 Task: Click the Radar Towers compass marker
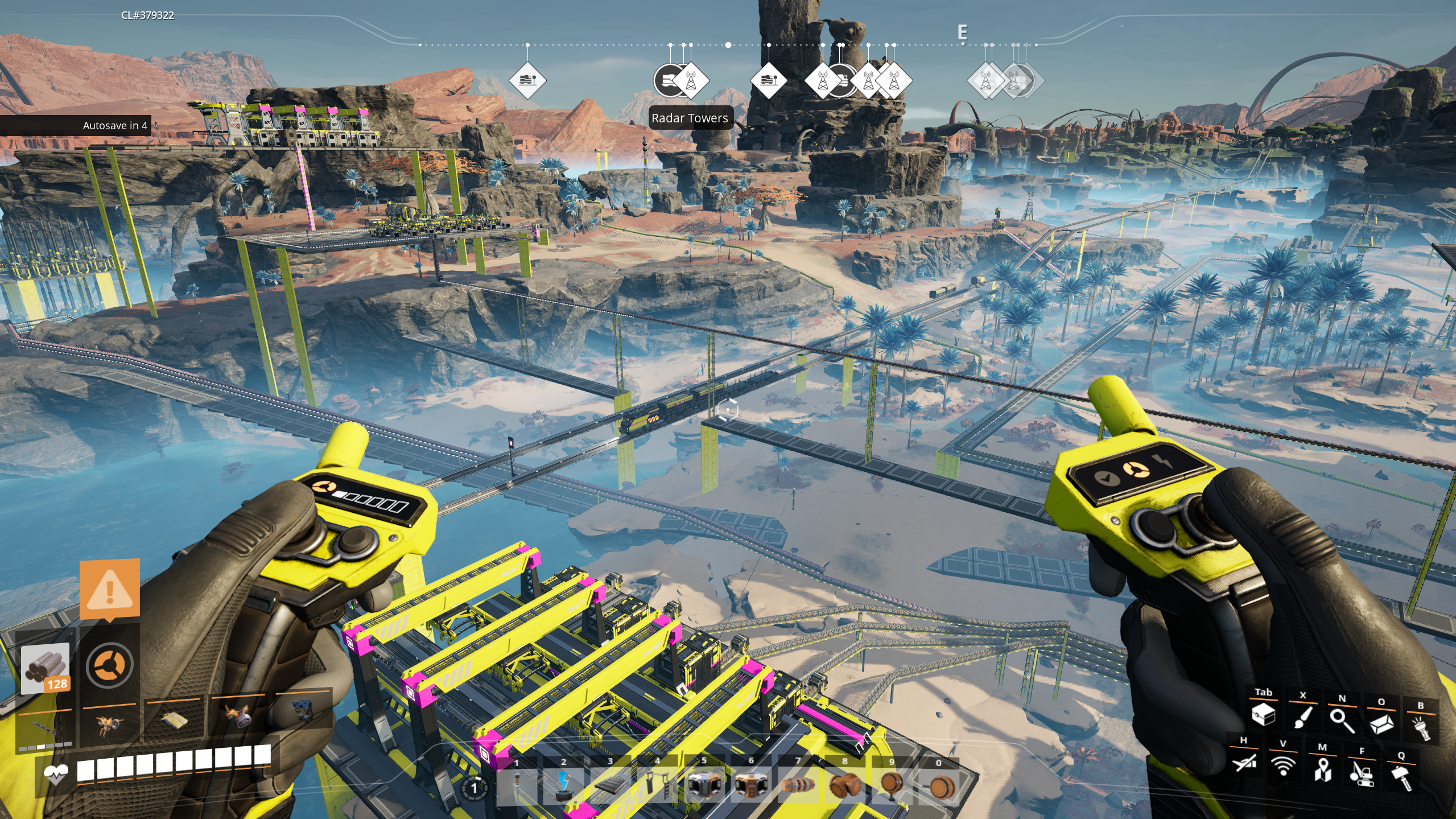click(x=690, y=81)
